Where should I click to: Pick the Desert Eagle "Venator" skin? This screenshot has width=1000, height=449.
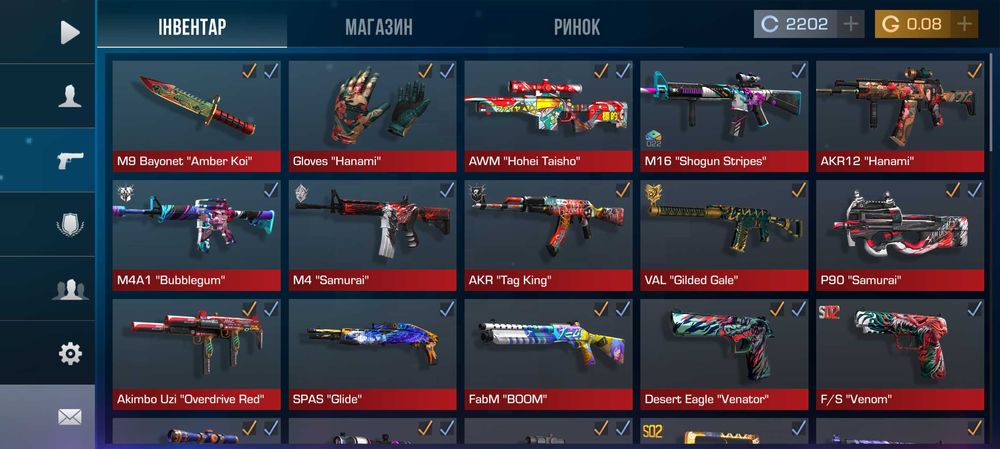724,353
